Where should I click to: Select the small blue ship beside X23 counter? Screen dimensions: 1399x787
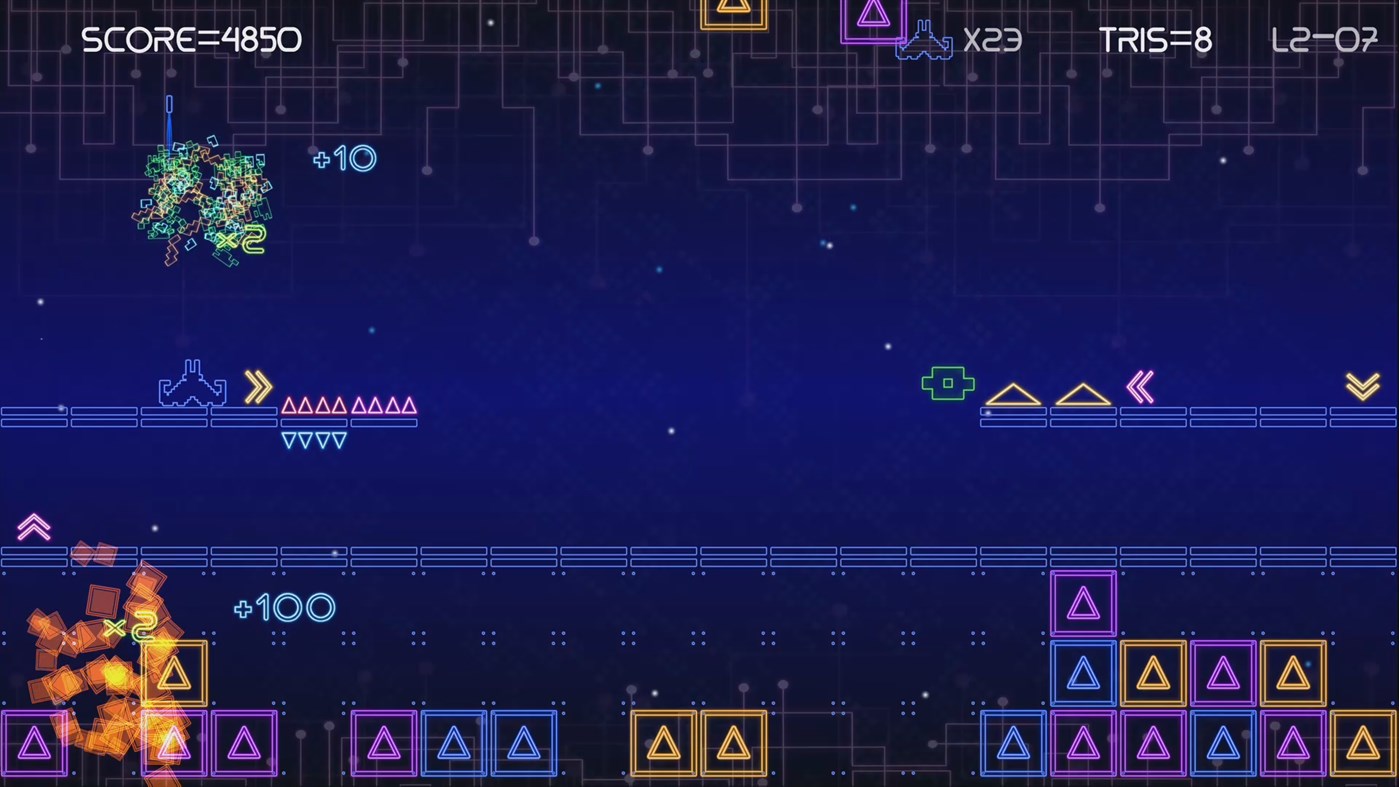click(925, 42)
